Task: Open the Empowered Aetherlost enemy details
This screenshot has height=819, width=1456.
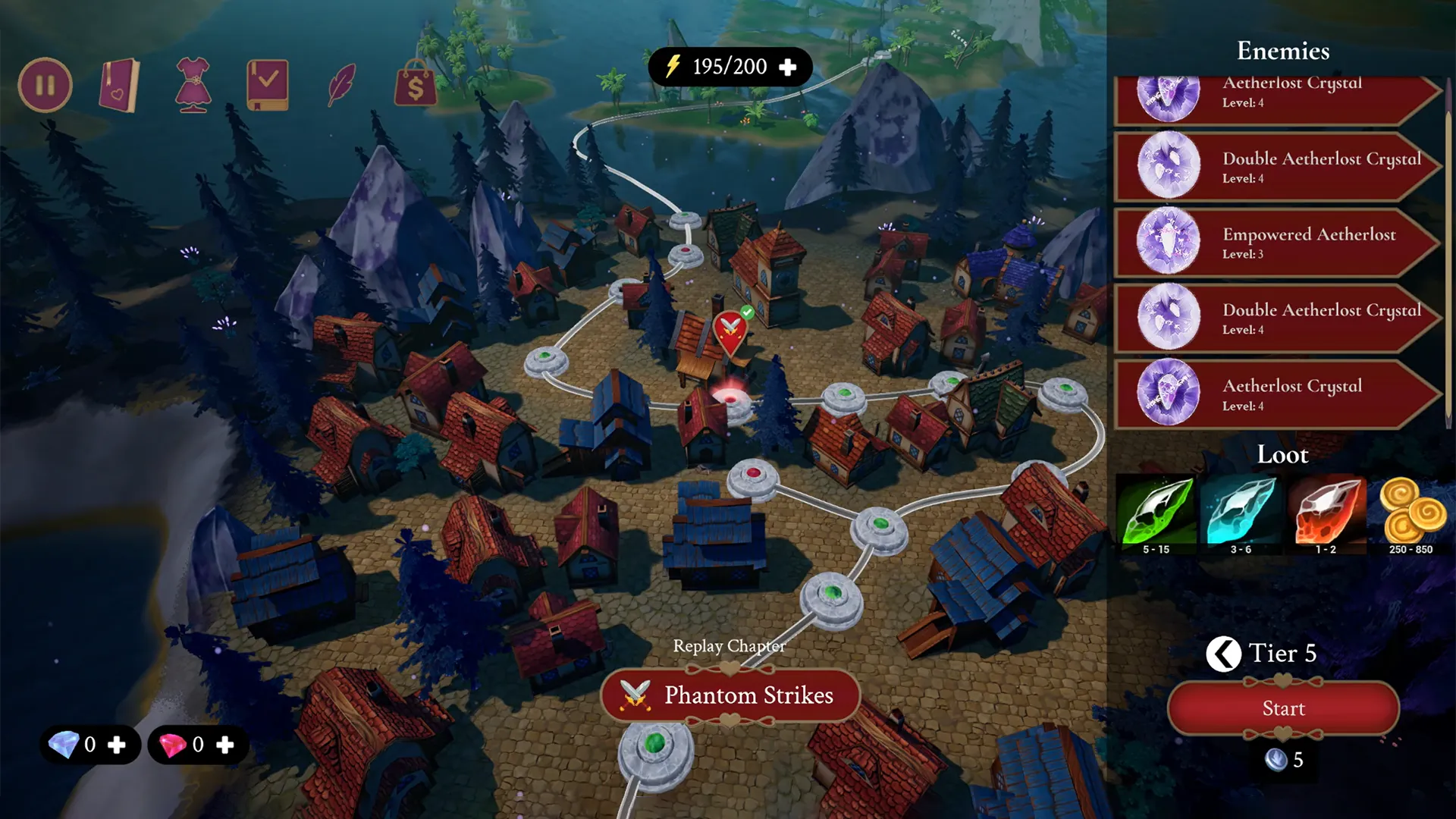Action: (x=1282, y=243)
